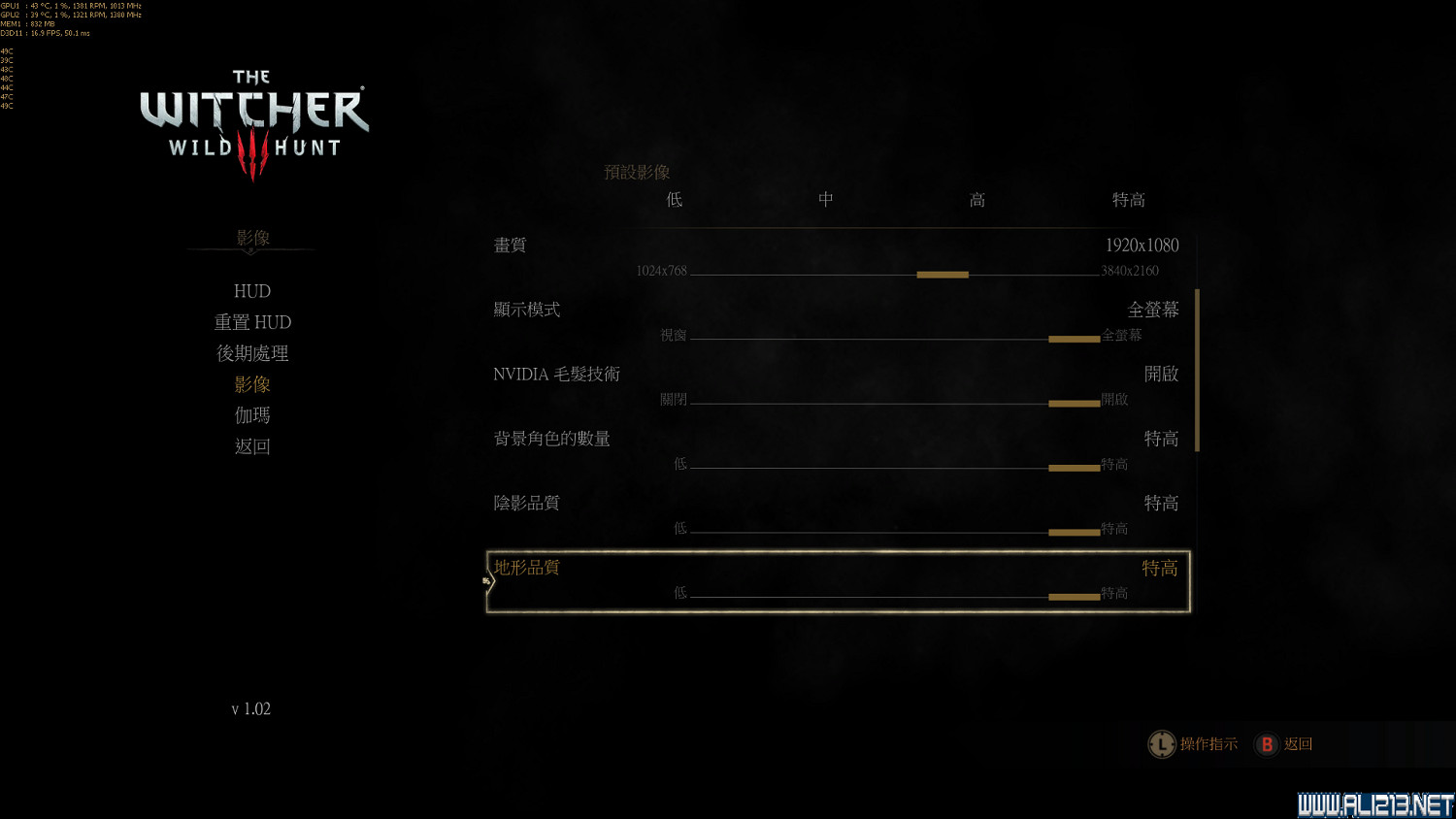Select 重置 HUD to reset the HUD
The image size is (1456, 819).
pyautogui.click(x=252, y=321)
